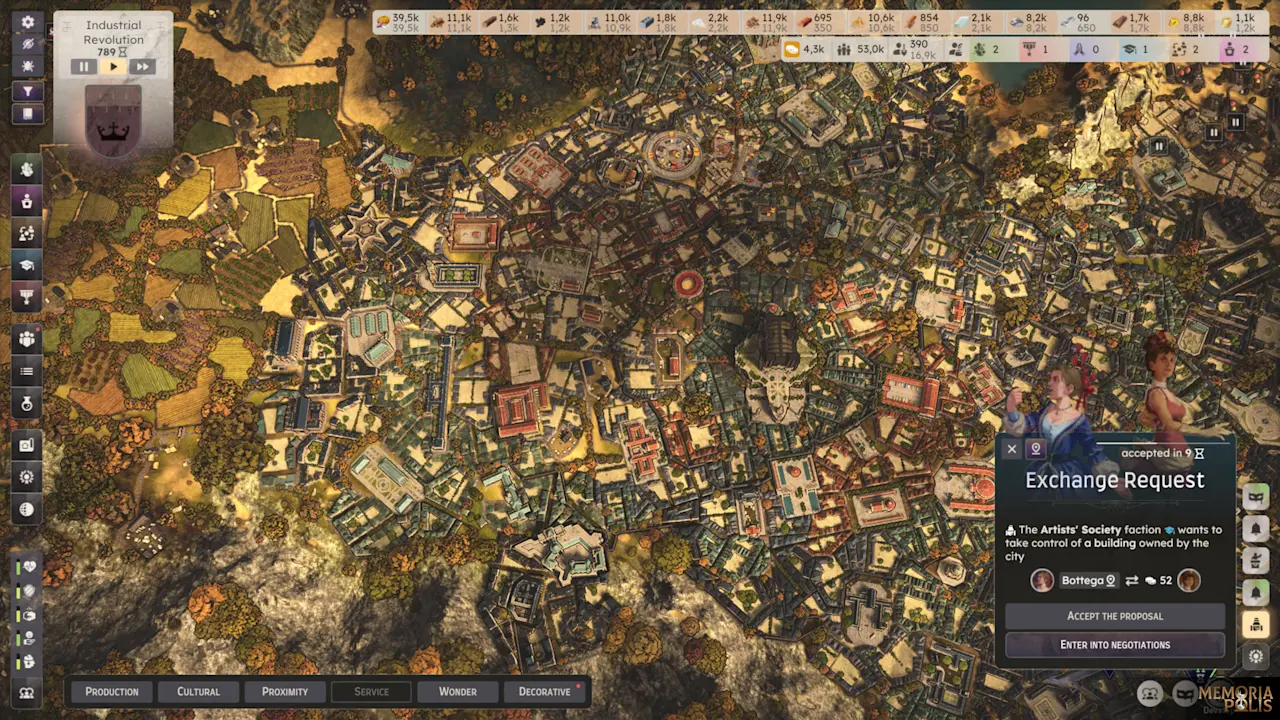1280x720 pixels.
Task: Open the citizens group icon with red dot
Action: (x=27, y=339)
